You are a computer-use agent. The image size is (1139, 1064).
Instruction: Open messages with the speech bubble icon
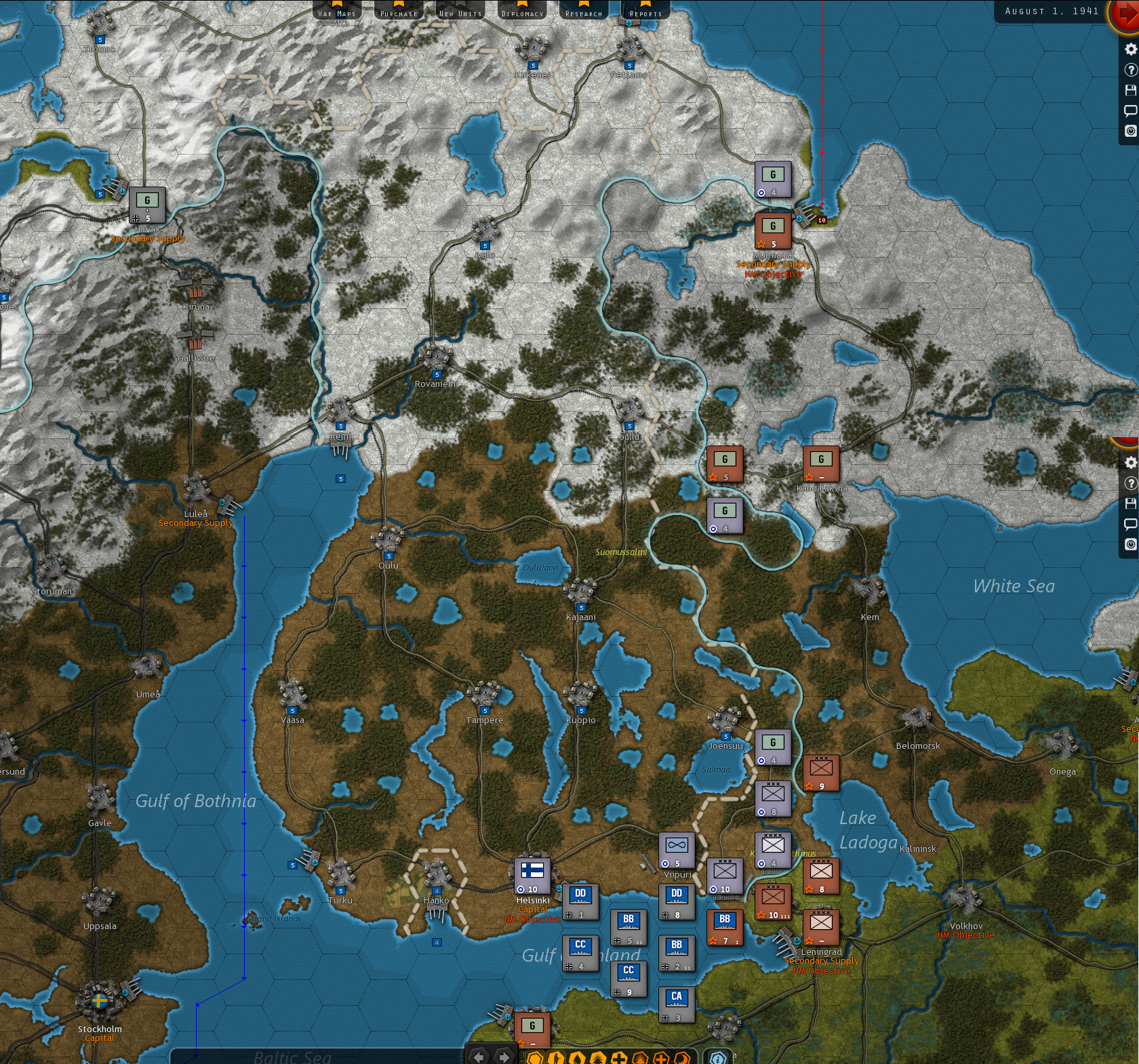pos(1130,110)
